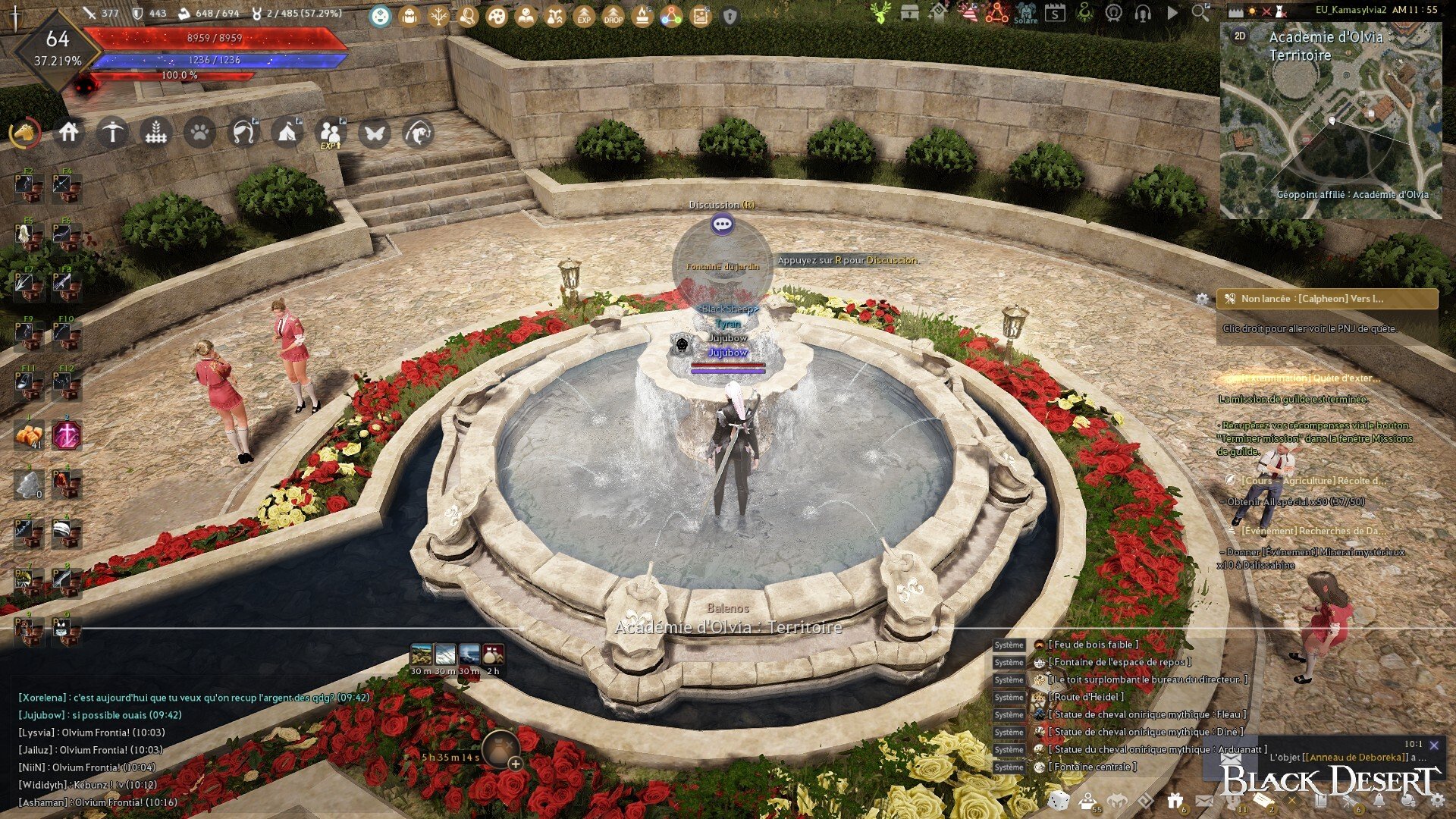Click the Discussion speech bubble button
This screenshot has height=819, width=1456.
[x=722, y=224]
